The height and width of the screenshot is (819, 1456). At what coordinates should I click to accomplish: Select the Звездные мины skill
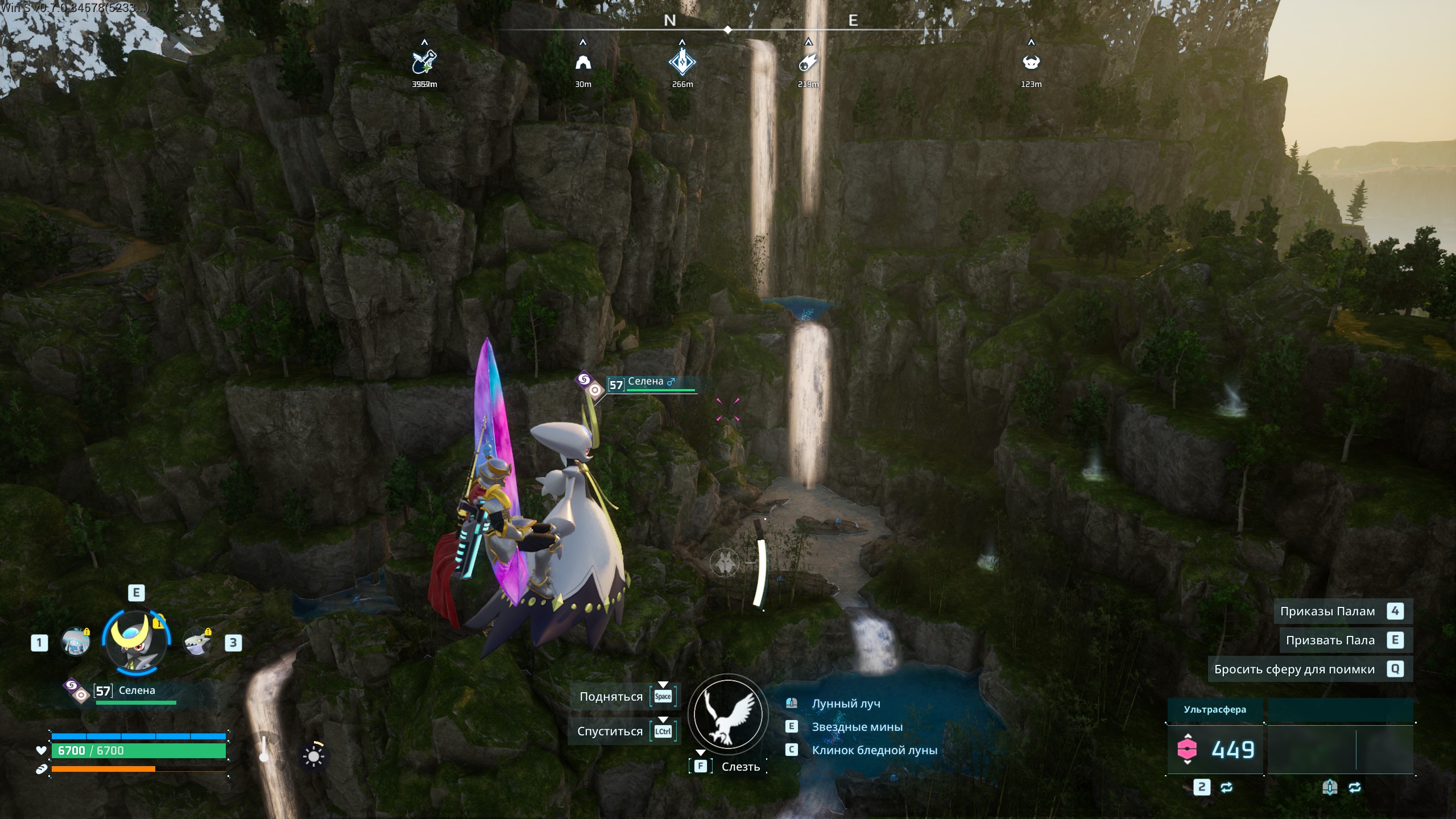click(857, 727)
